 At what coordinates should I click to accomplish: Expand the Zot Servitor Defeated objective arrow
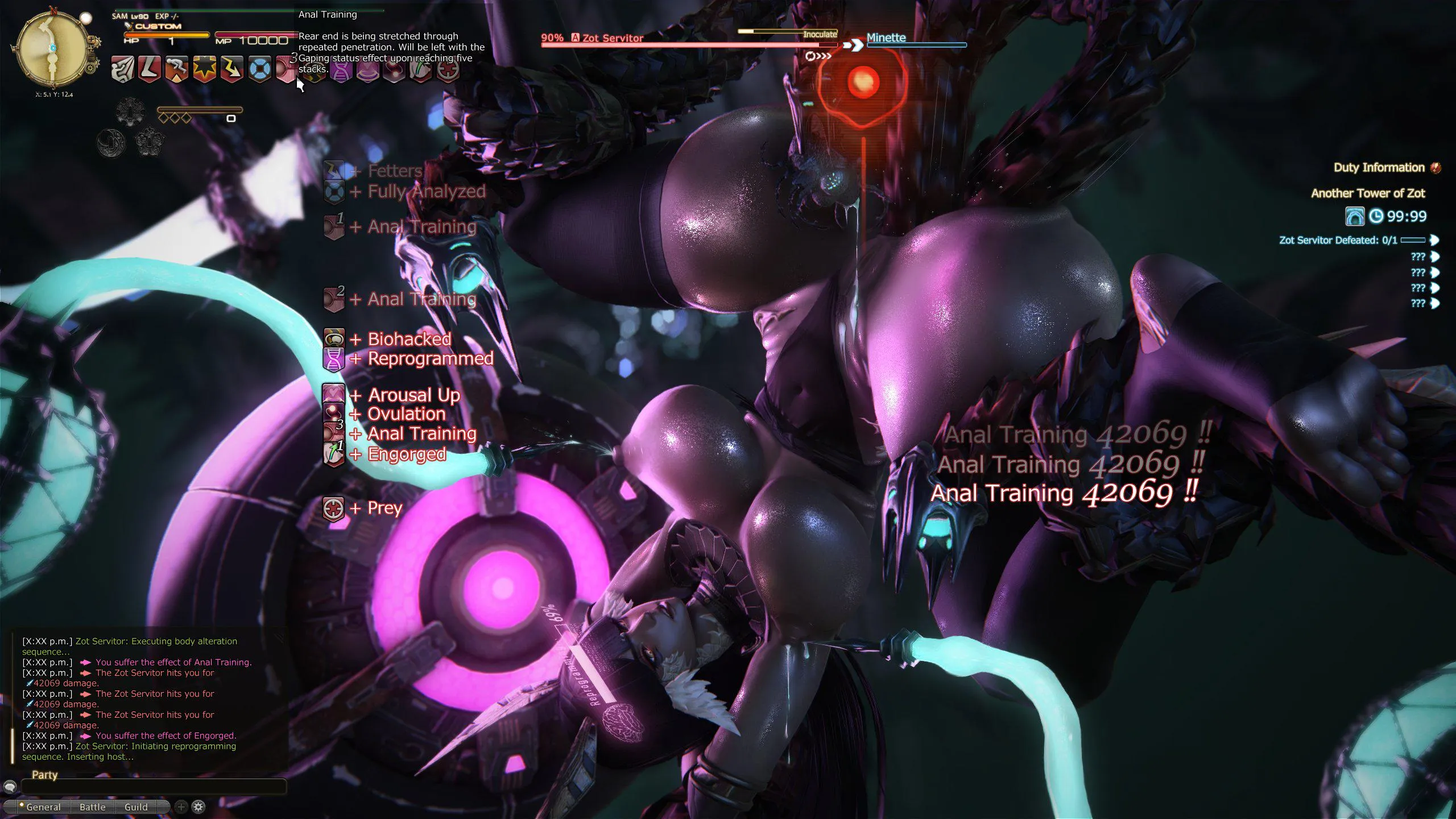coord(1435,240)
